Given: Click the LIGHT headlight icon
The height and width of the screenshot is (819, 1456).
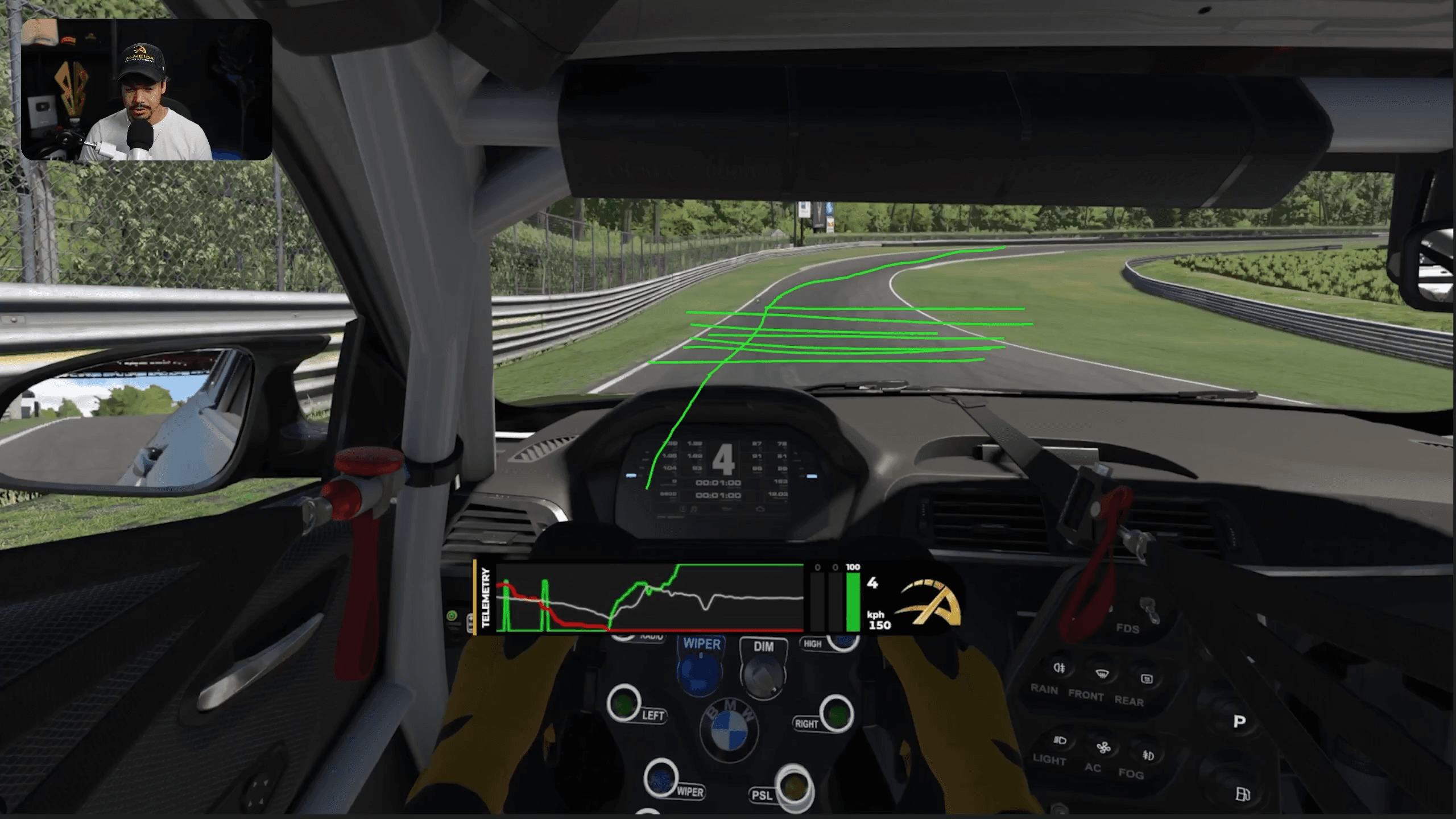Looking at the screenshot, I should pos(1060,741).
